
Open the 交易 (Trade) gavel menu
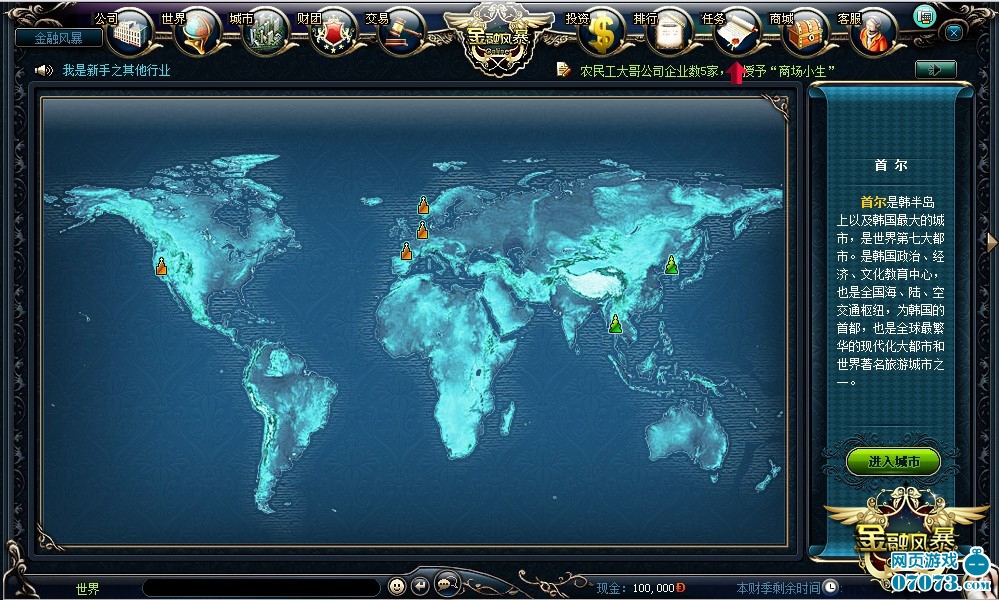pos(402,32)
